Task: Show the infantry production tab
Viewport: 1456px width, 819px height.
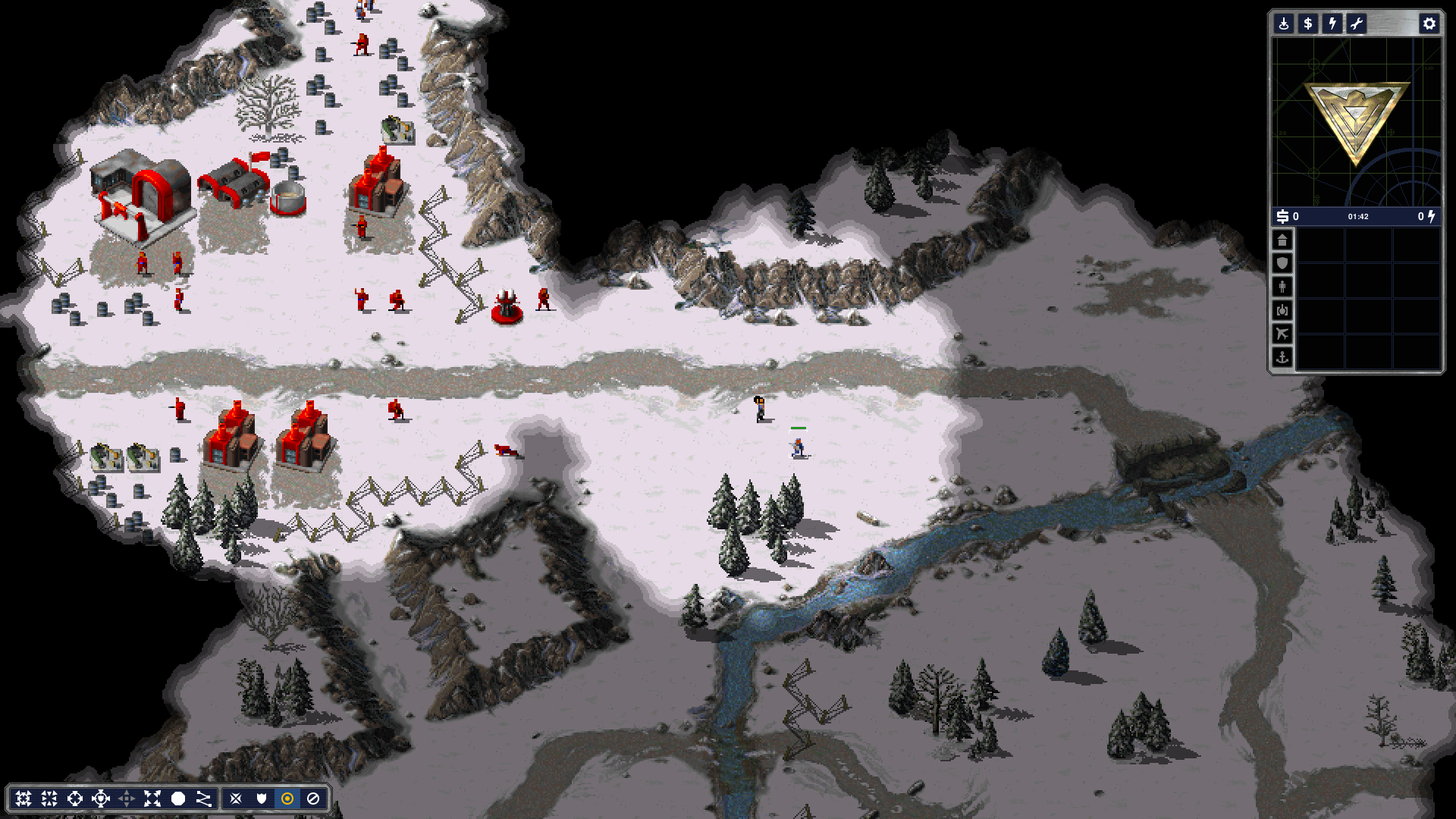Action: (1282, 287)
